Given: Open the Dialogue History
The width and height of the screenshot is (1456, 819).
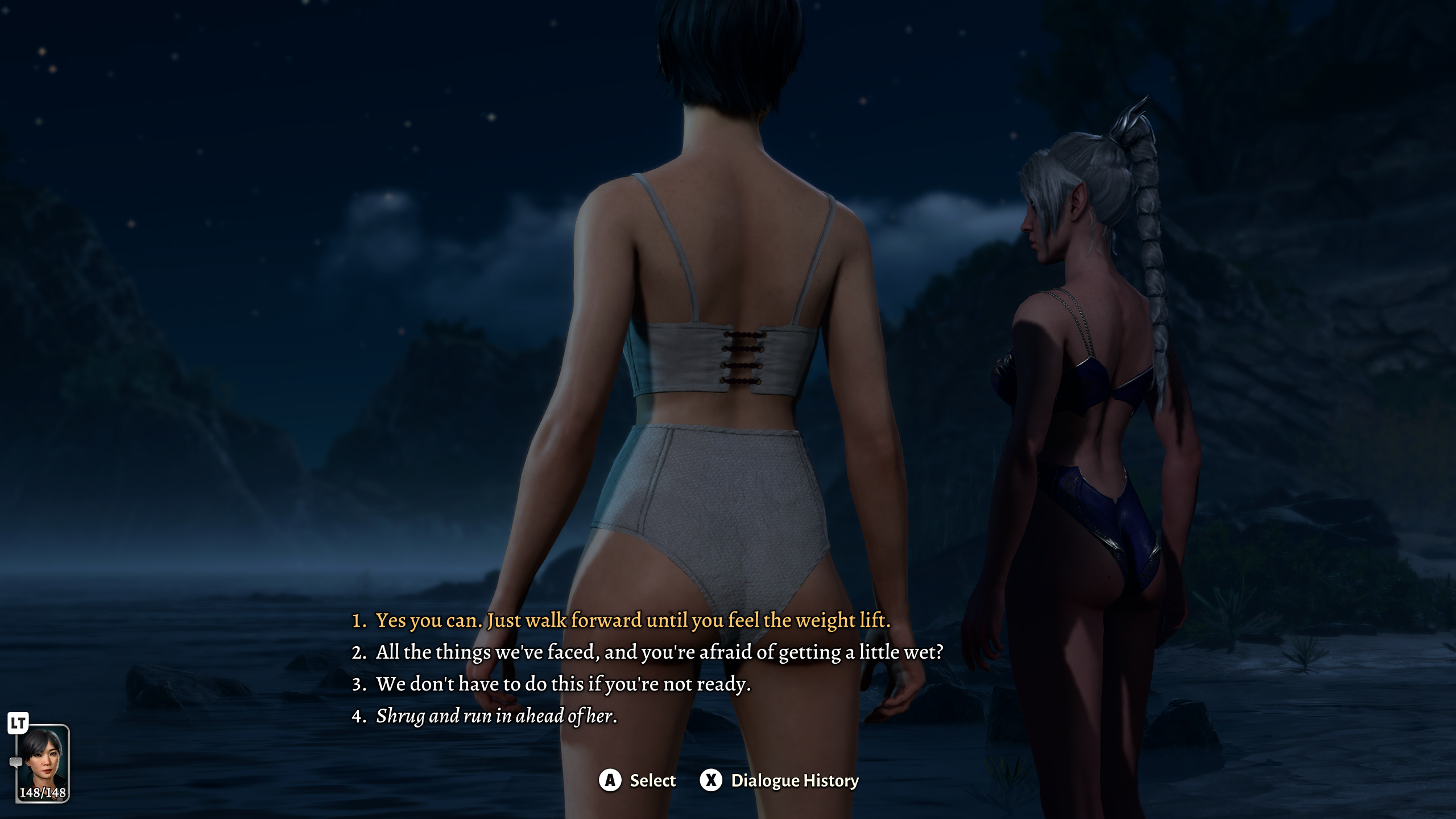Looking at the screenshot, I should (779, 780).
